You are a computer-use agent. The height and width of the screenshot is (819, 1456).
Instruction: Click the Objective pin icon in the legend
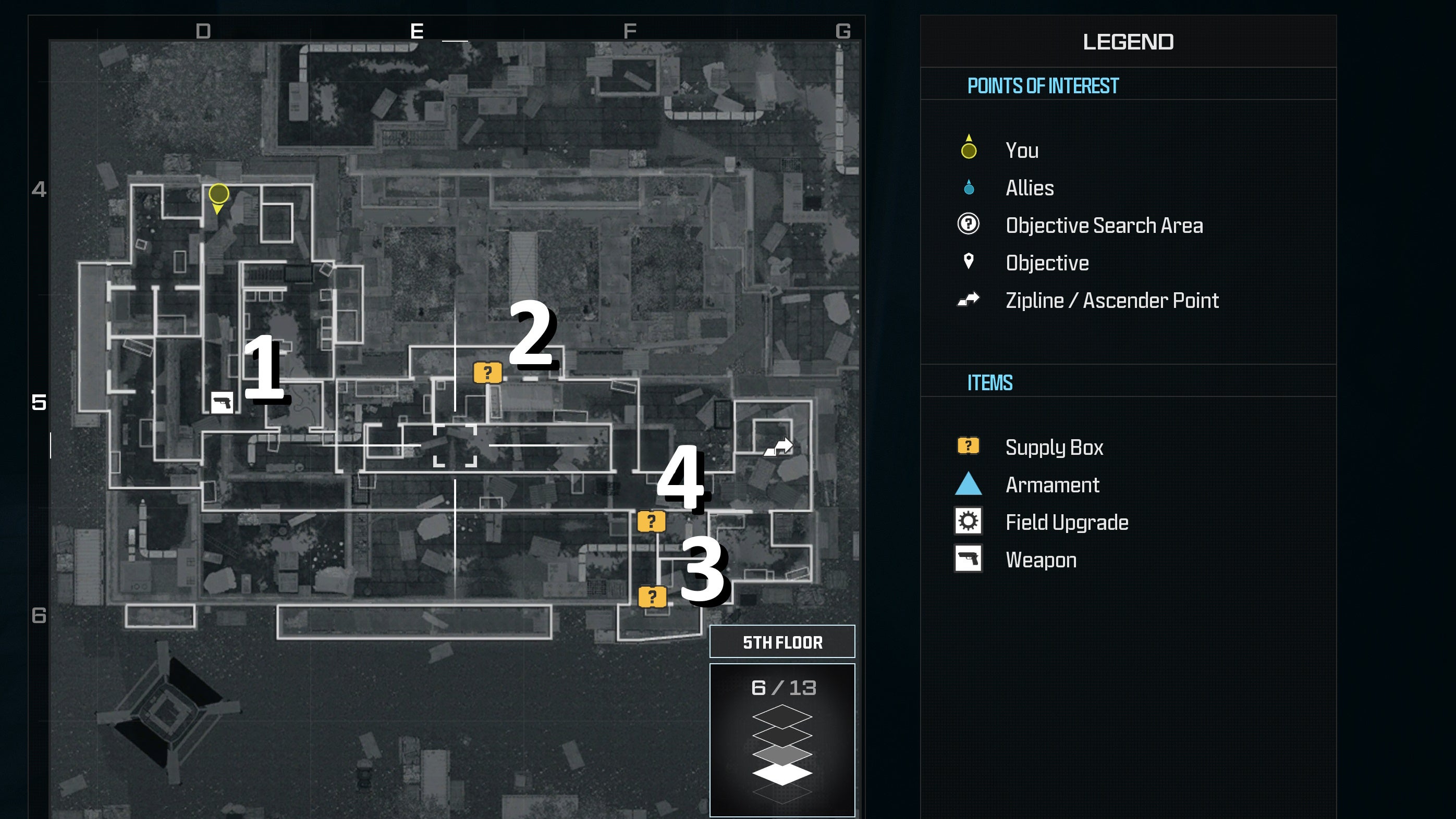[968, 262]
